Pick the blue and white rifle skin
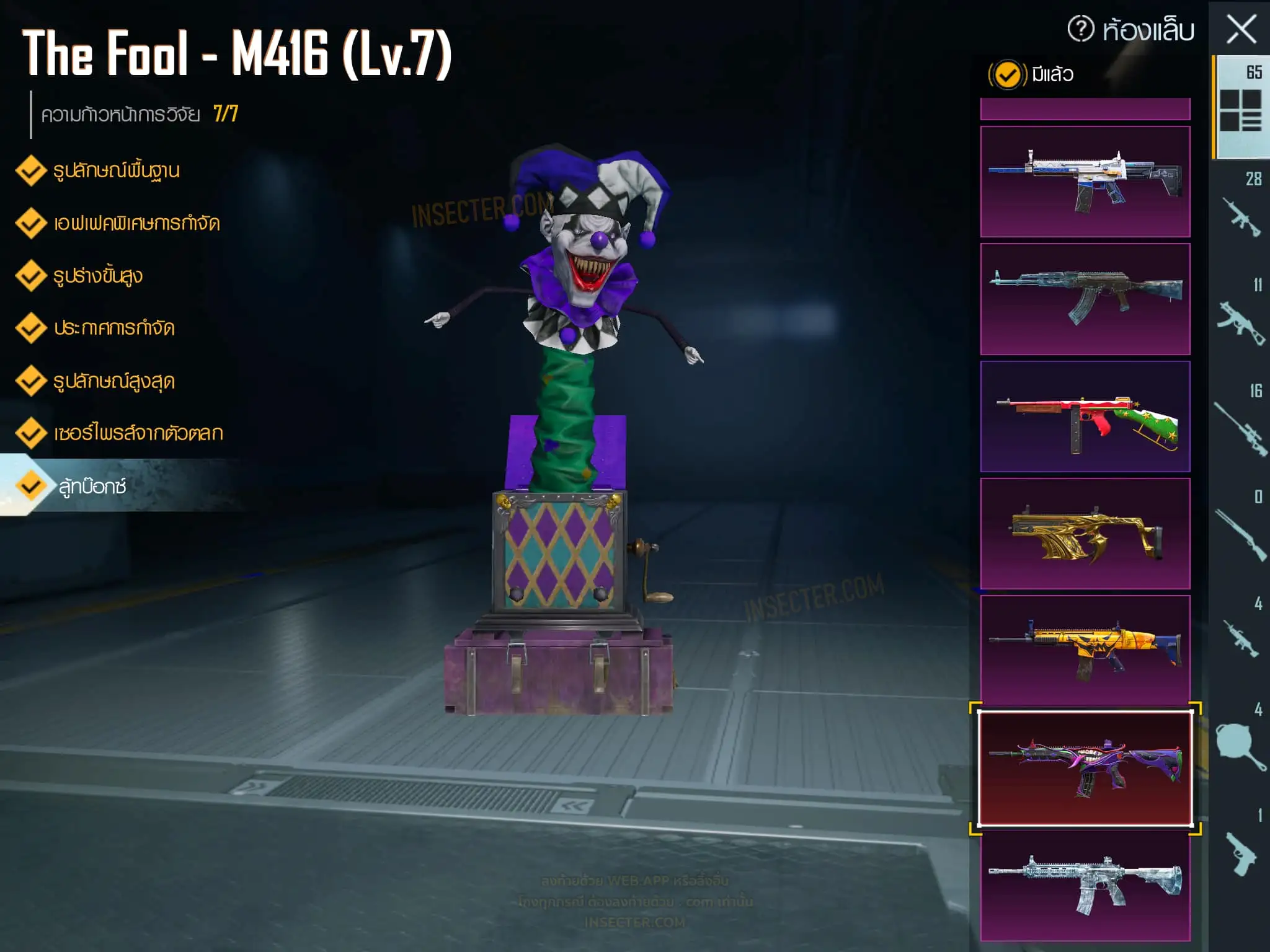The image size is (1270, 952). coord(1085,182)
